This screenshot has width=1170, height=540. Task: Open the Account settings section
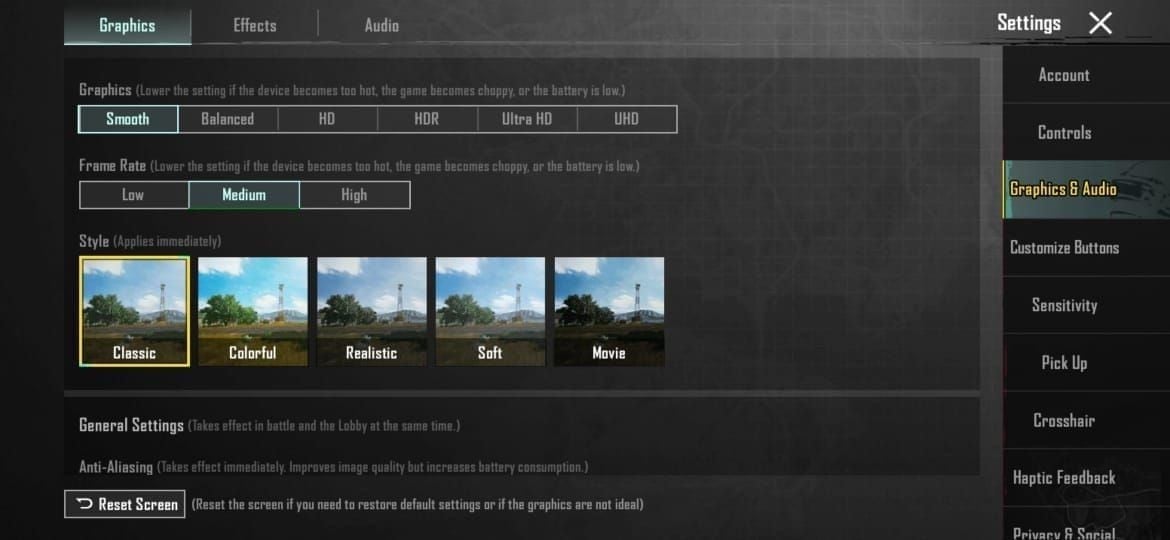click(1064, 75)
